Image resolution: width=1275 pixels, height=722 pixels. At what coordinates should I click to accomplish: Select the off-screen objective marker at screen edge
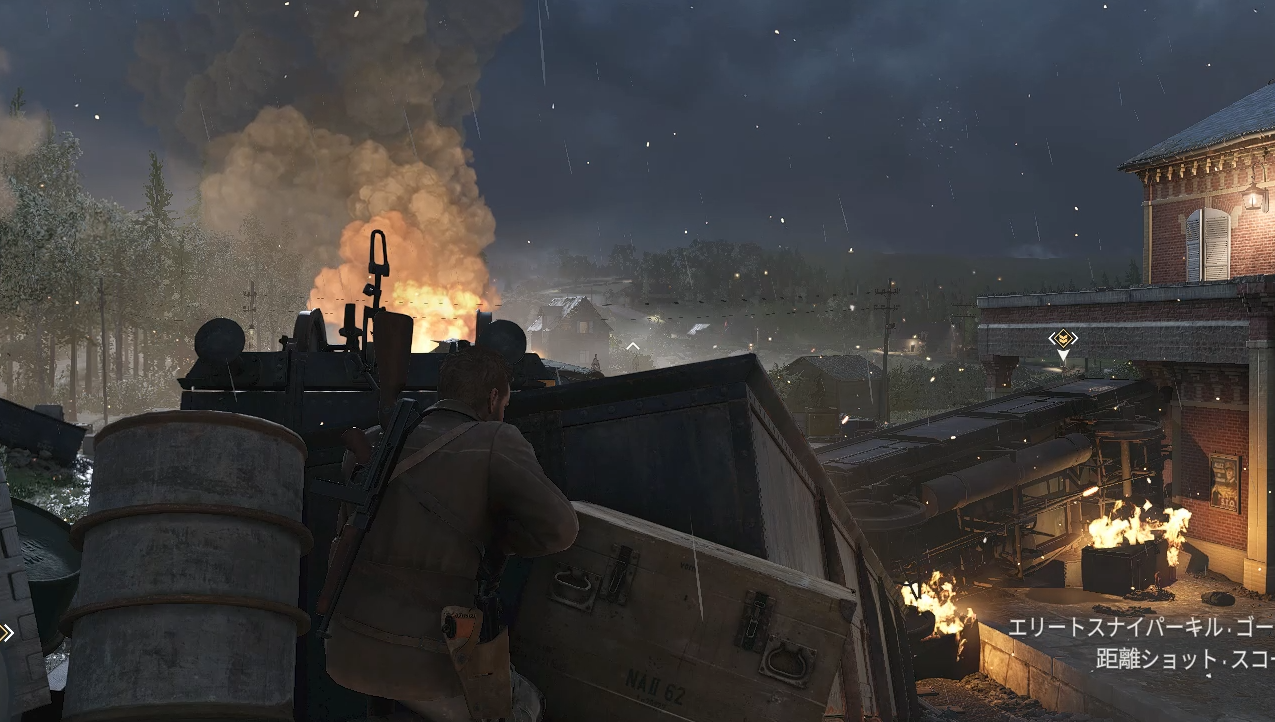6,631
